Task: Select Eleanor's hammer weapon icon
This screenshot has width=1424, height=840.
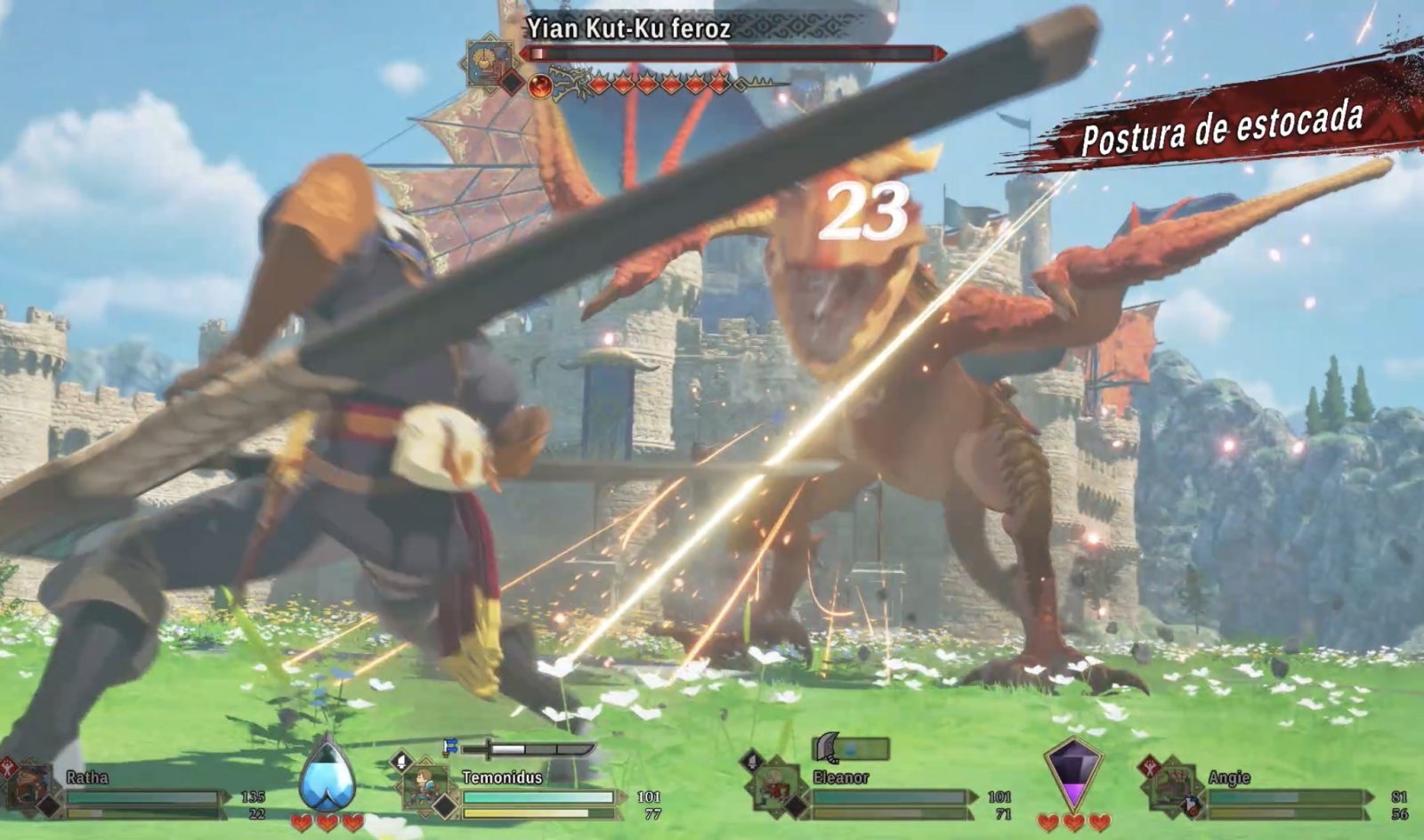Action: (x=825, y=747)
